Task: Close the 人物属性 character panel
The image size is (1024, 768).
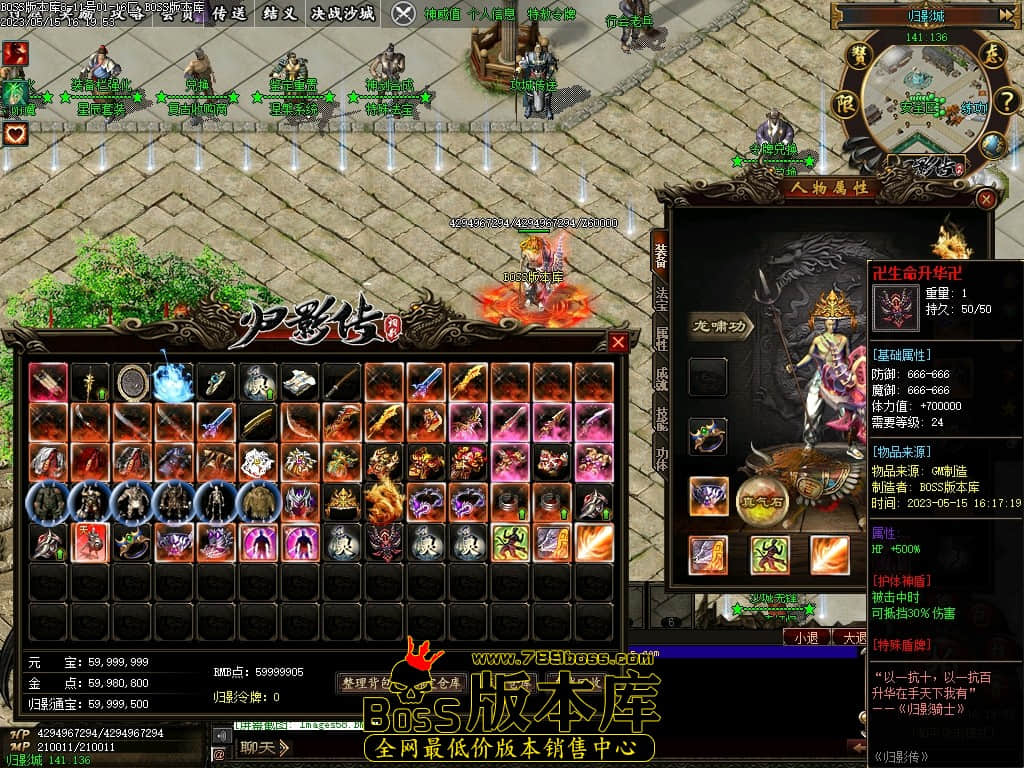Action: pos(986,199)
